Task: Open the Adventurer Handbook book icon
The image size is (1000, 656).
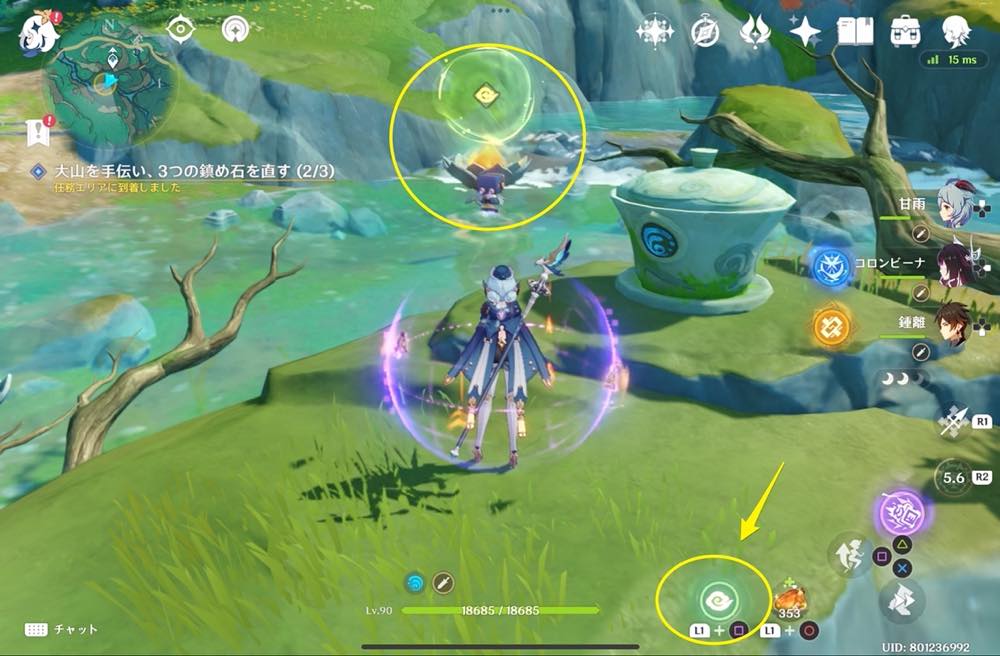Action: tap(855, 32)
